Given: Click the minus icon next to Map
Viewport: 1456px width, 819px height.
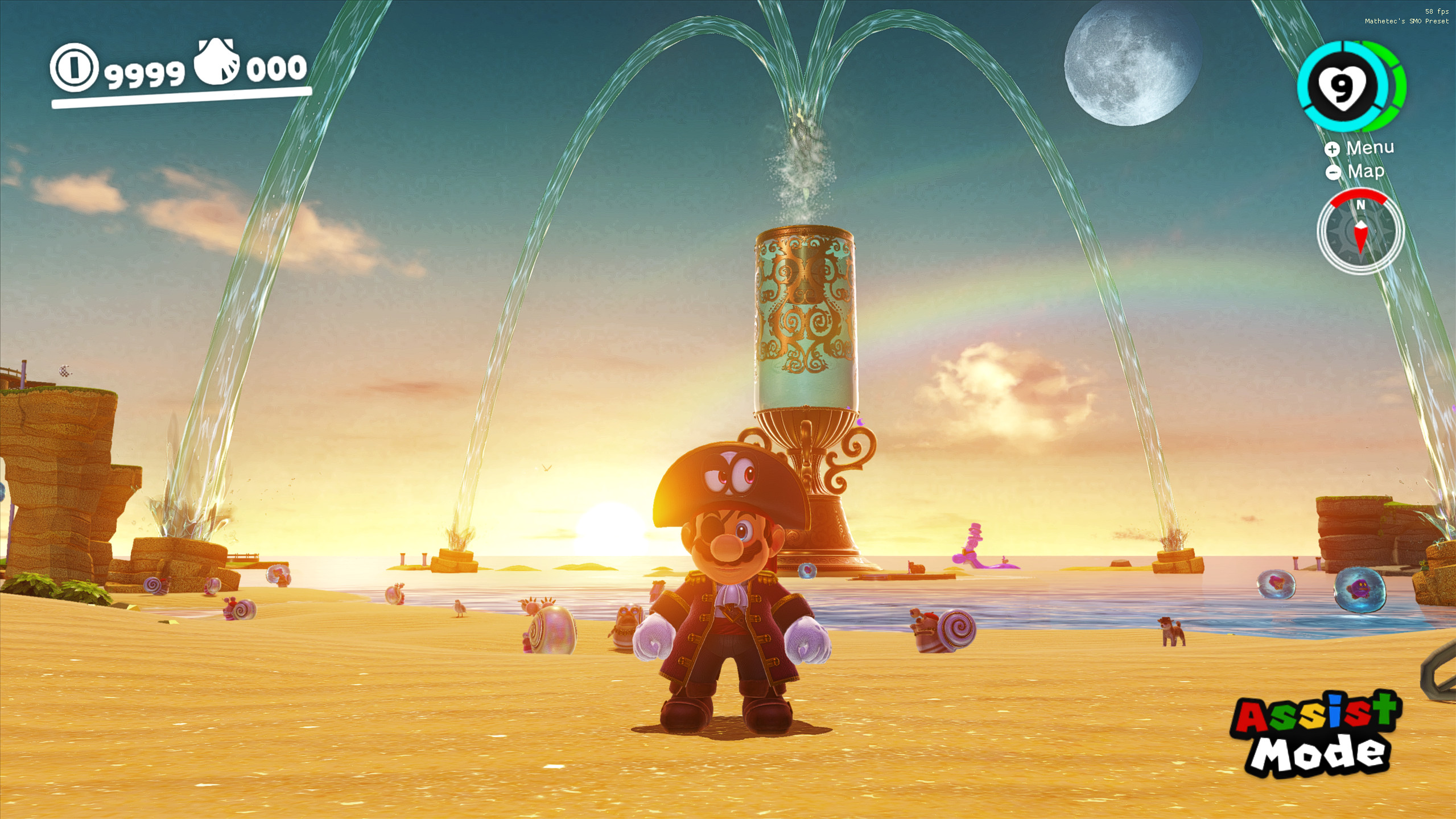Looking at the screenshot, I should [1332, 172].
